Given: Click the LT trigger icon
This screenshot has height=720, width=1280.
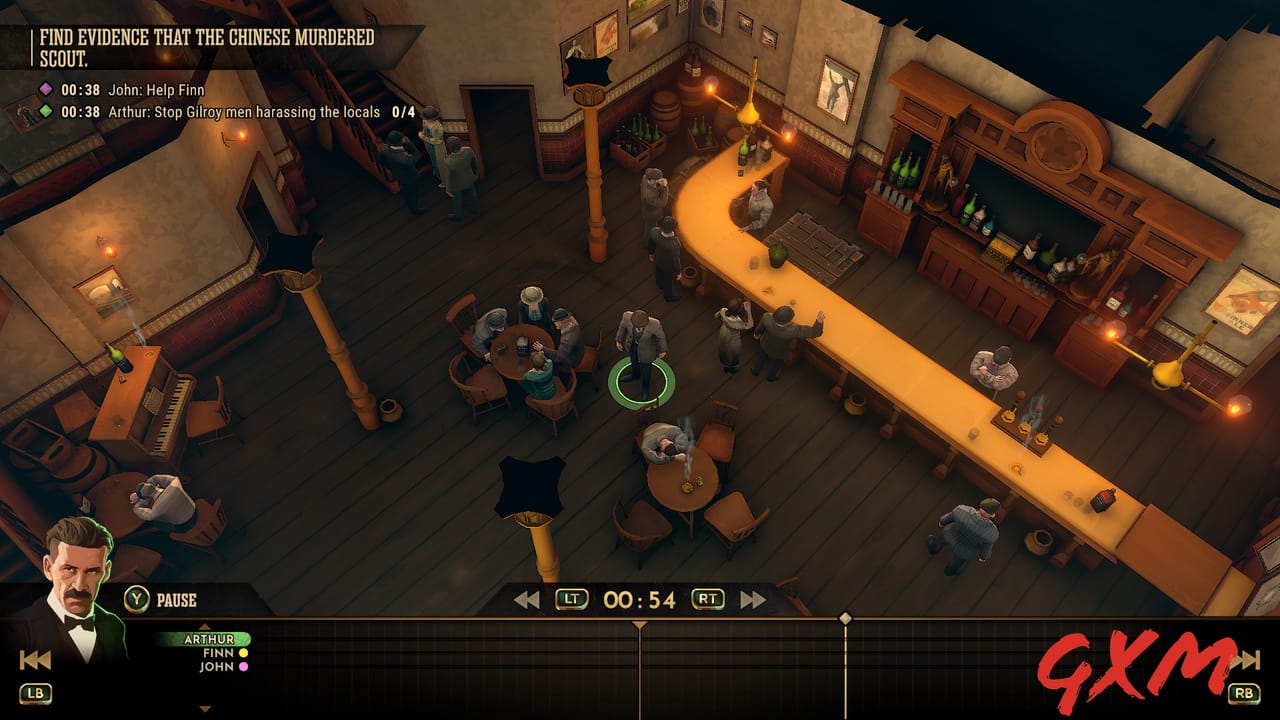Looking at the screenshot, I should pos(572,597).
